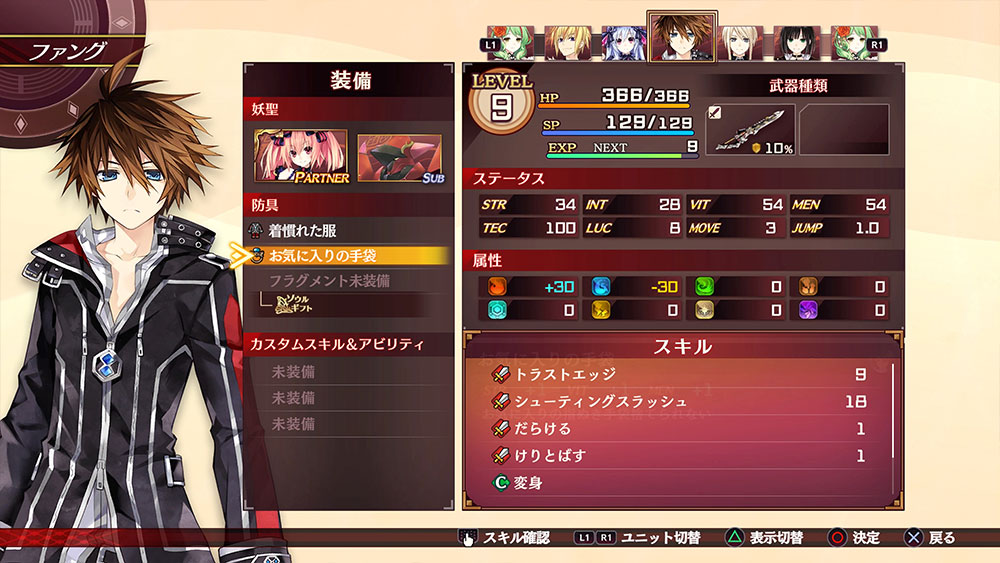Switch to the black-haired character portrait
Image resolution: width=1000 pixels, height=563 pixels.
[x=794, y=44]
